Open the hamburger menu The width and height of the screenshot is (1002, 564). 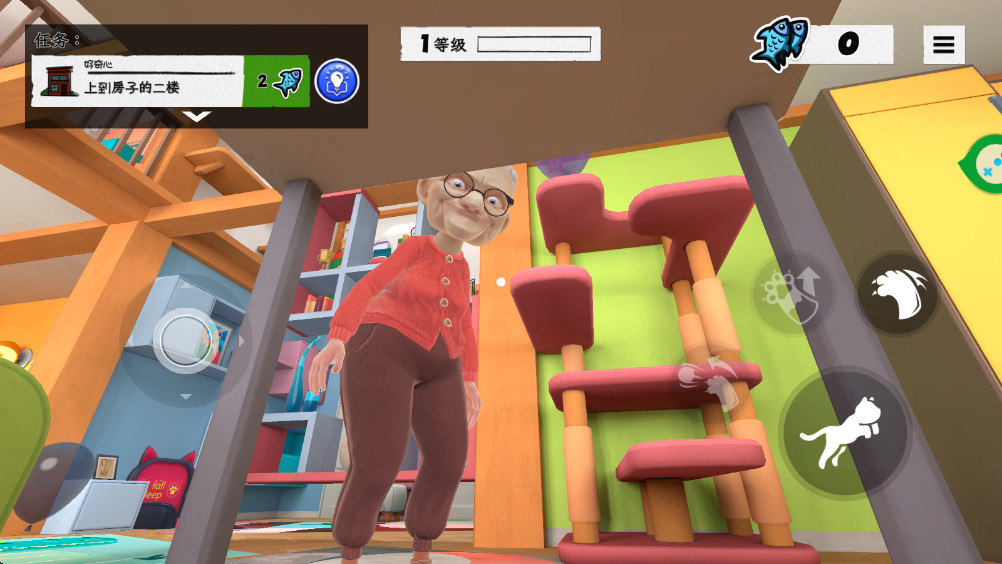(x=943, y=45)
